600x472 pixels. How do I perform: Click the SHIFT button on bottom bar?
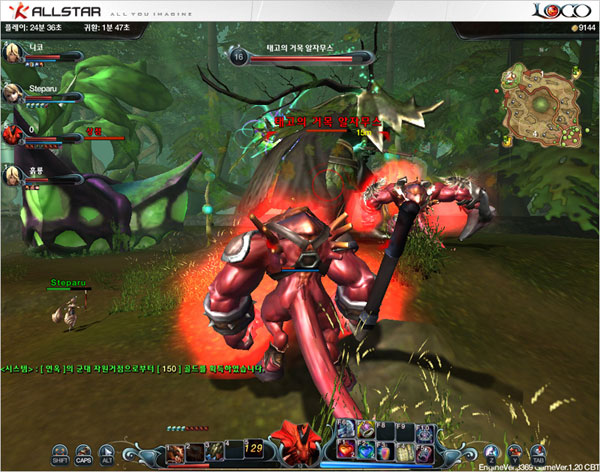(60, 451)
